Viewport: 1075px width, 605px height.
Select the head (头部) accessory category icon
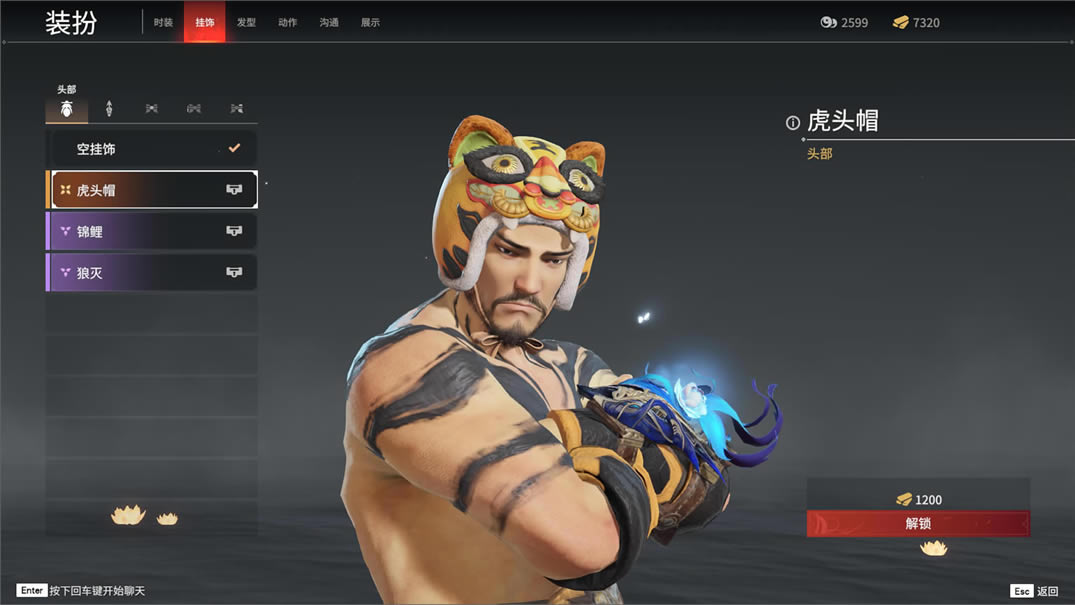point(67,108)
